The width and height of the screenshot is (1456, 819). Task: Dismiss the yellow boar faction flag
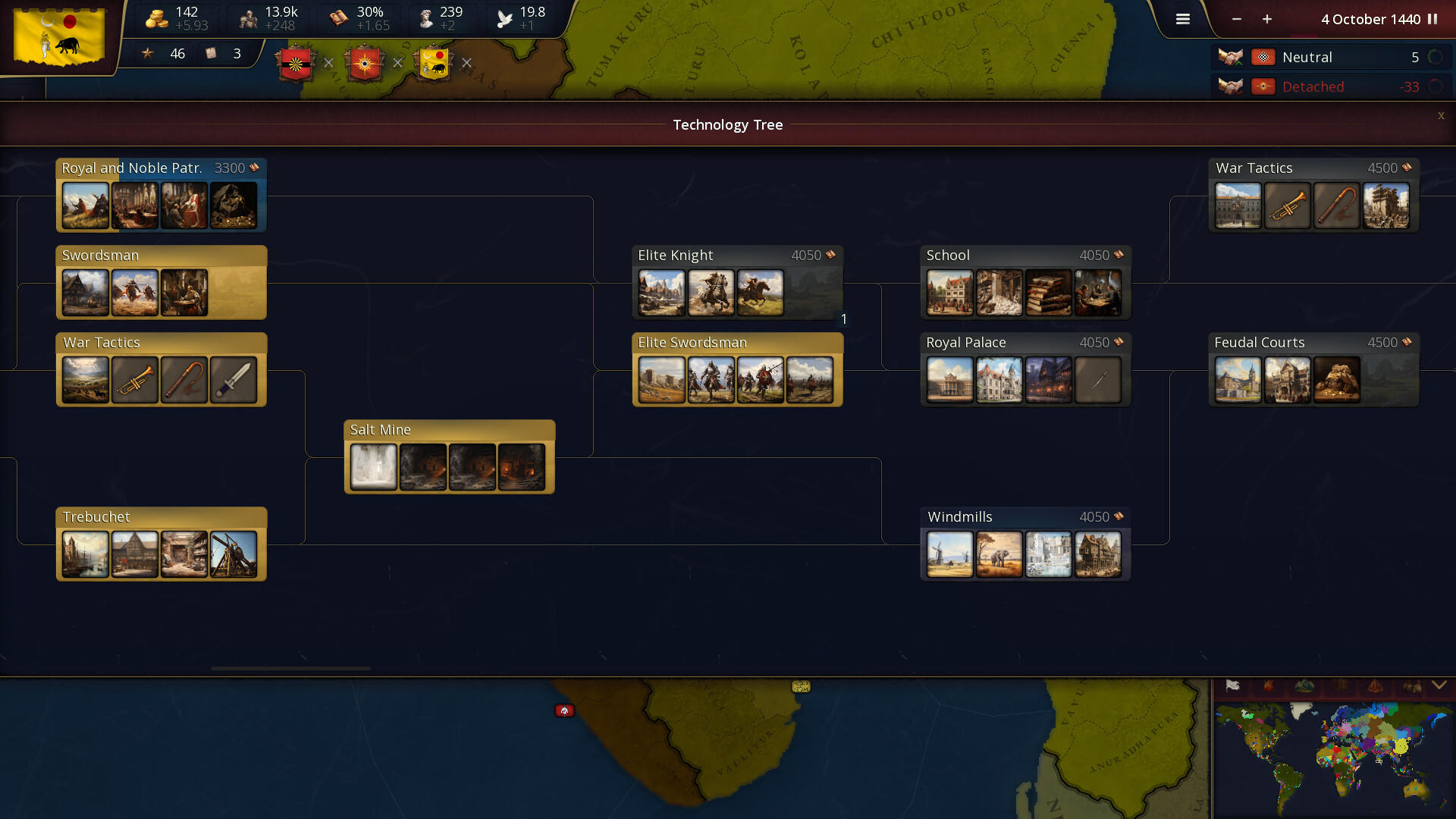(x=467, y=64)
